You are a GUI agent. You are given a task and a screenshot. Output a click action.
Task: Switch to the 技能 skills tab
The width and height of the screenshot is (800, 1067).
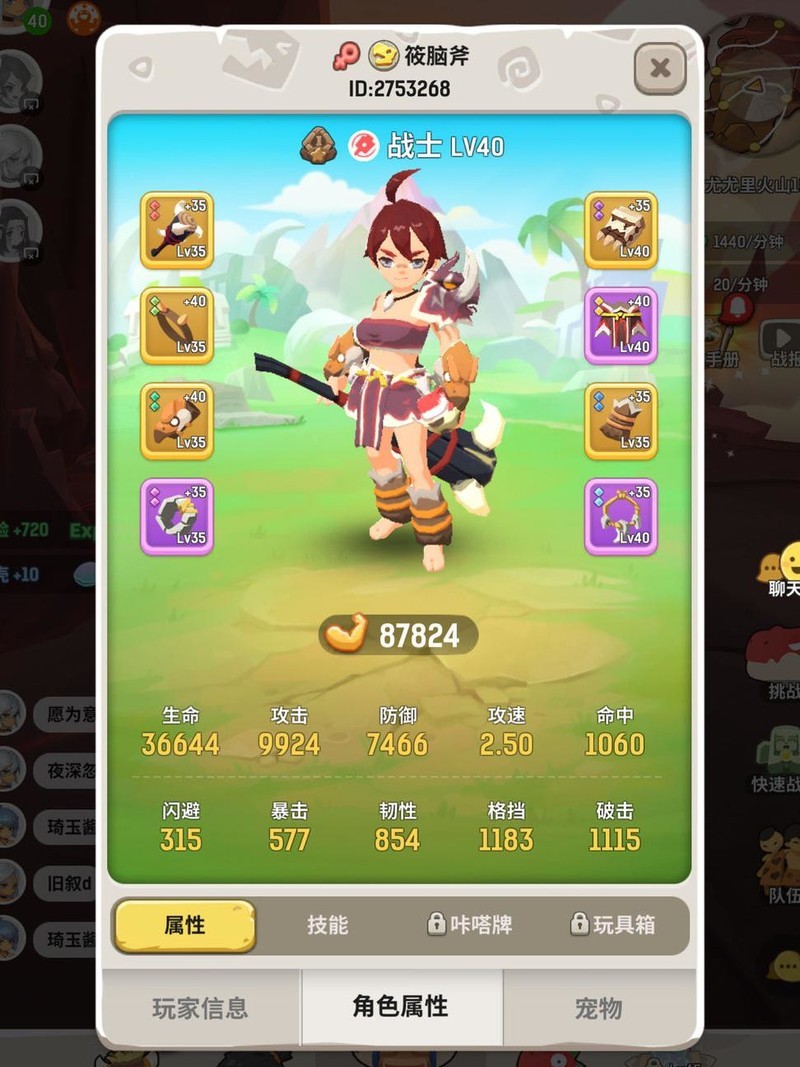click(327, 925)
